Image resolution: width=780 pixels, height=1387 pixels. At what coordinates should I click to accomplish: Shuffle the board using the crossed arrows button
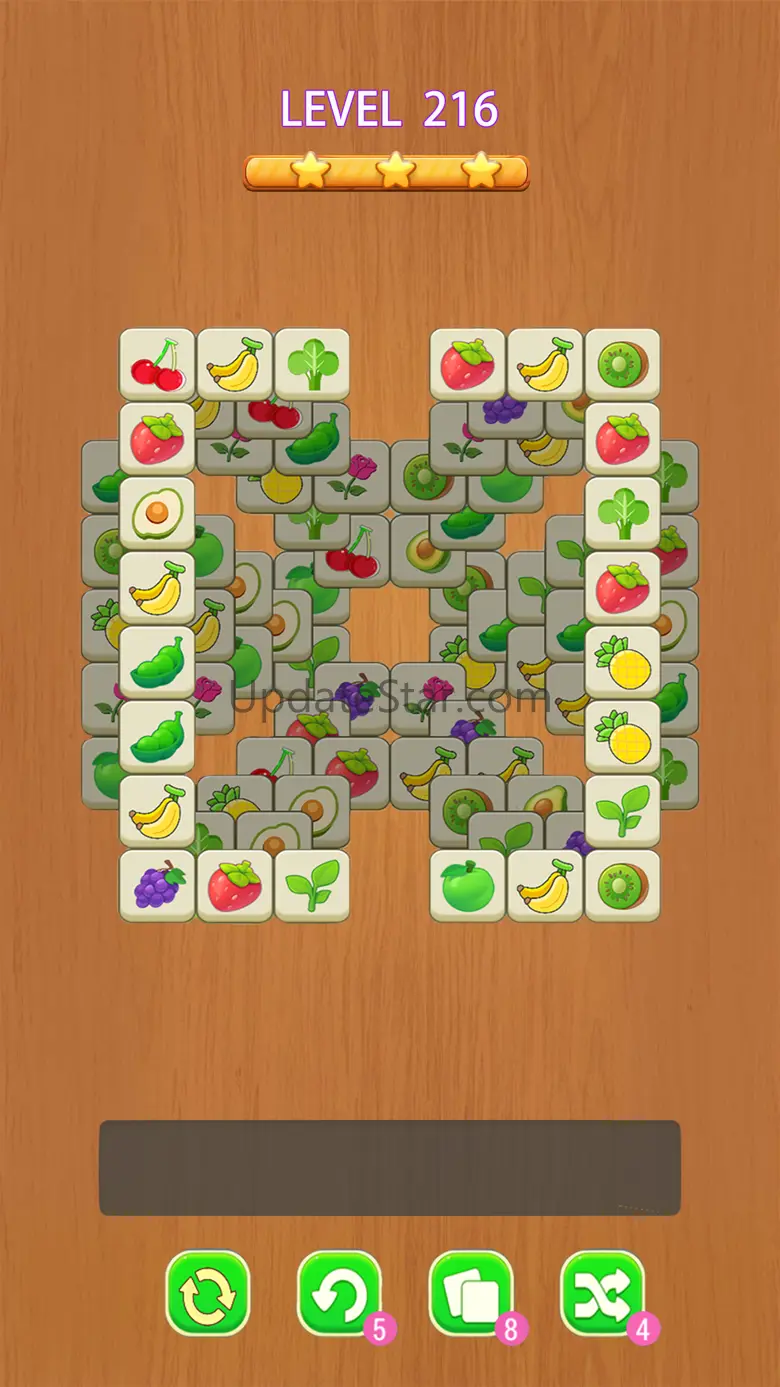tap(602, 1293)
